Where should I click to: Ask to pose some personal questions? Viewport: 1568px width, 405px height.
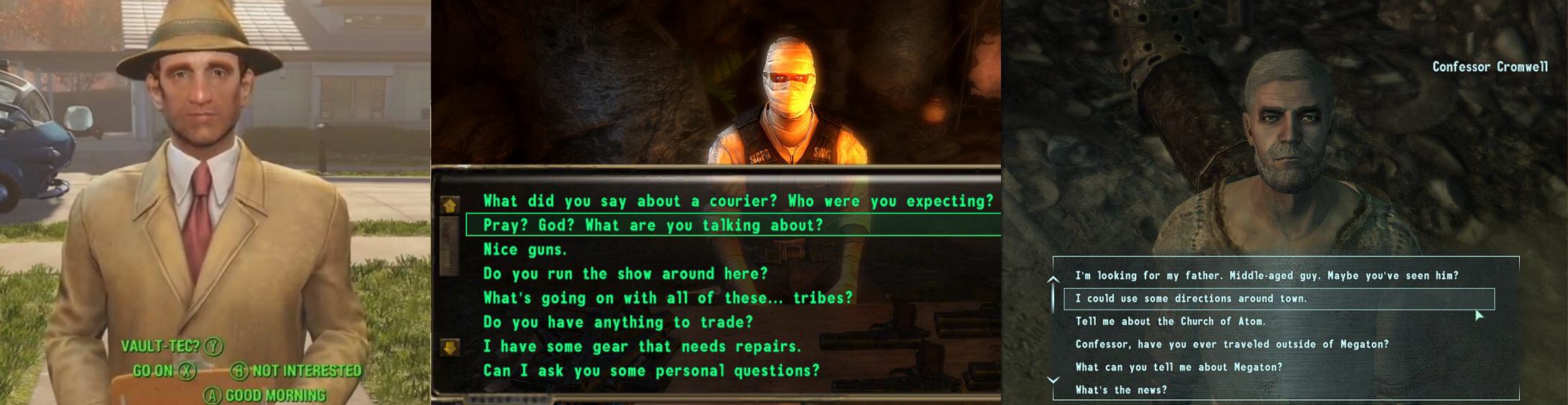[651, 371]
